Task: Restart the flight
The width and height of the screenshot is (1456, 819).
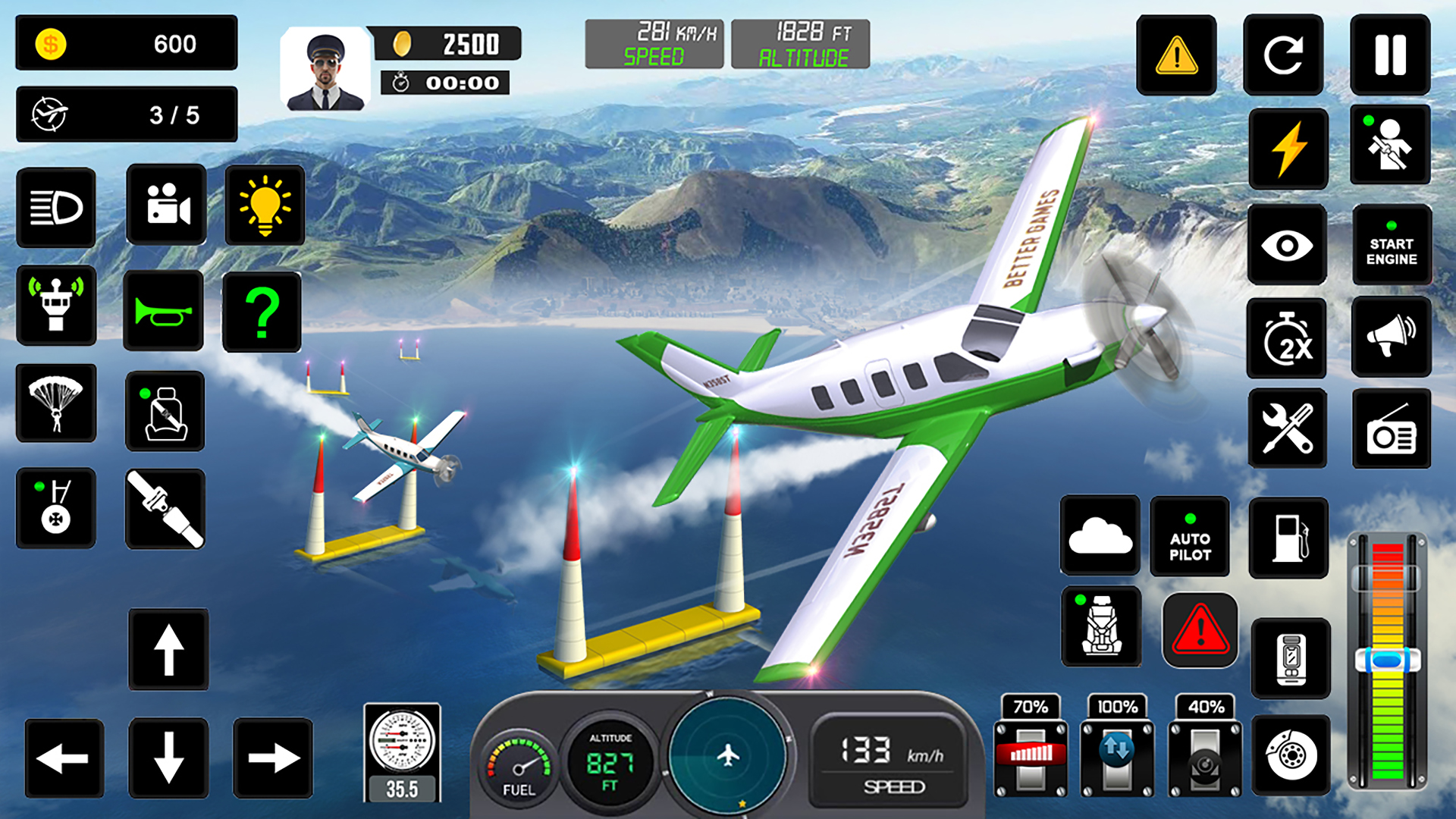Action: (x=1283, y=57)
